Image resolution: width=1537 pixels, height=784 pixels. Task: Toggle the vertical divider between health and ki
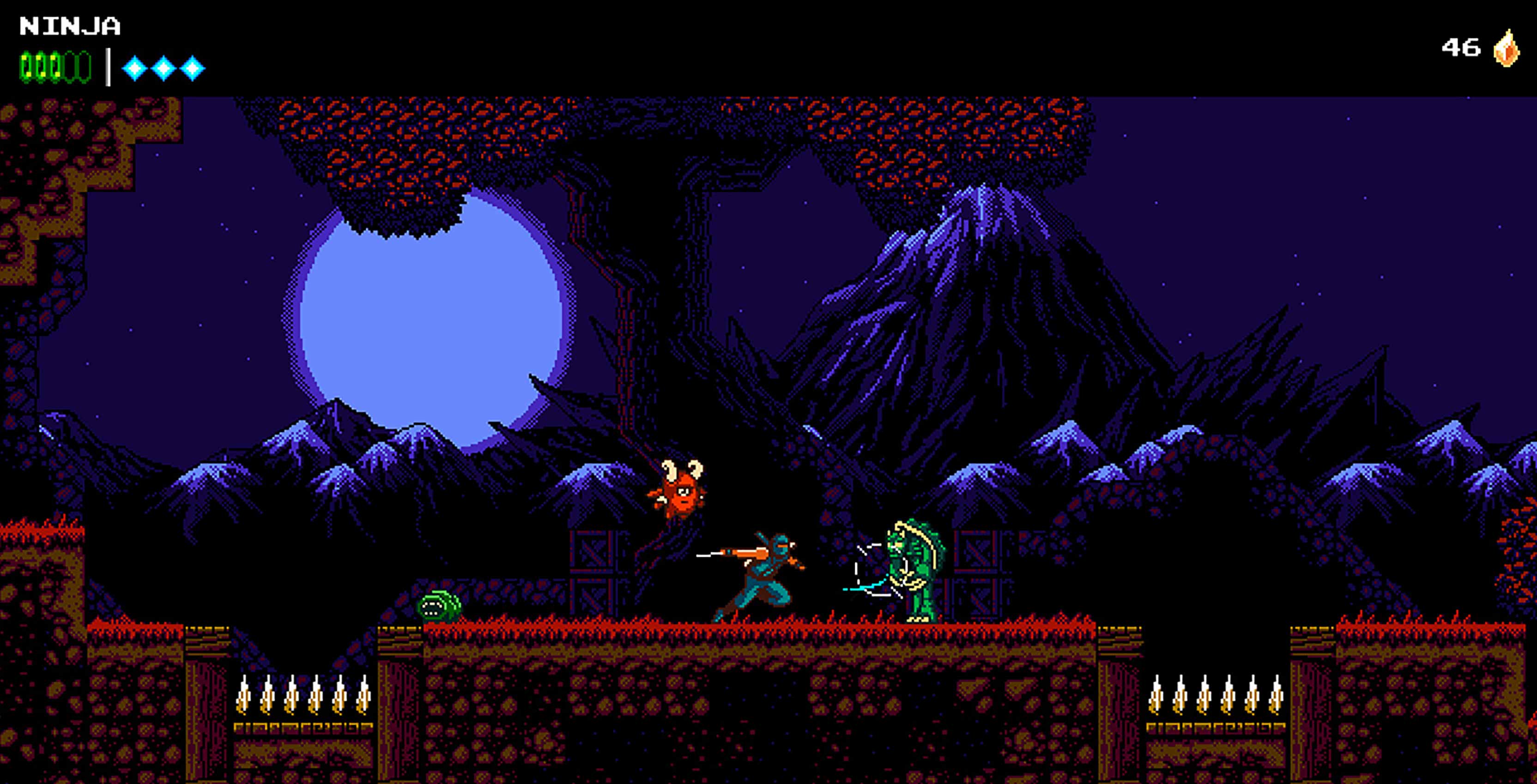coord(109,66)
